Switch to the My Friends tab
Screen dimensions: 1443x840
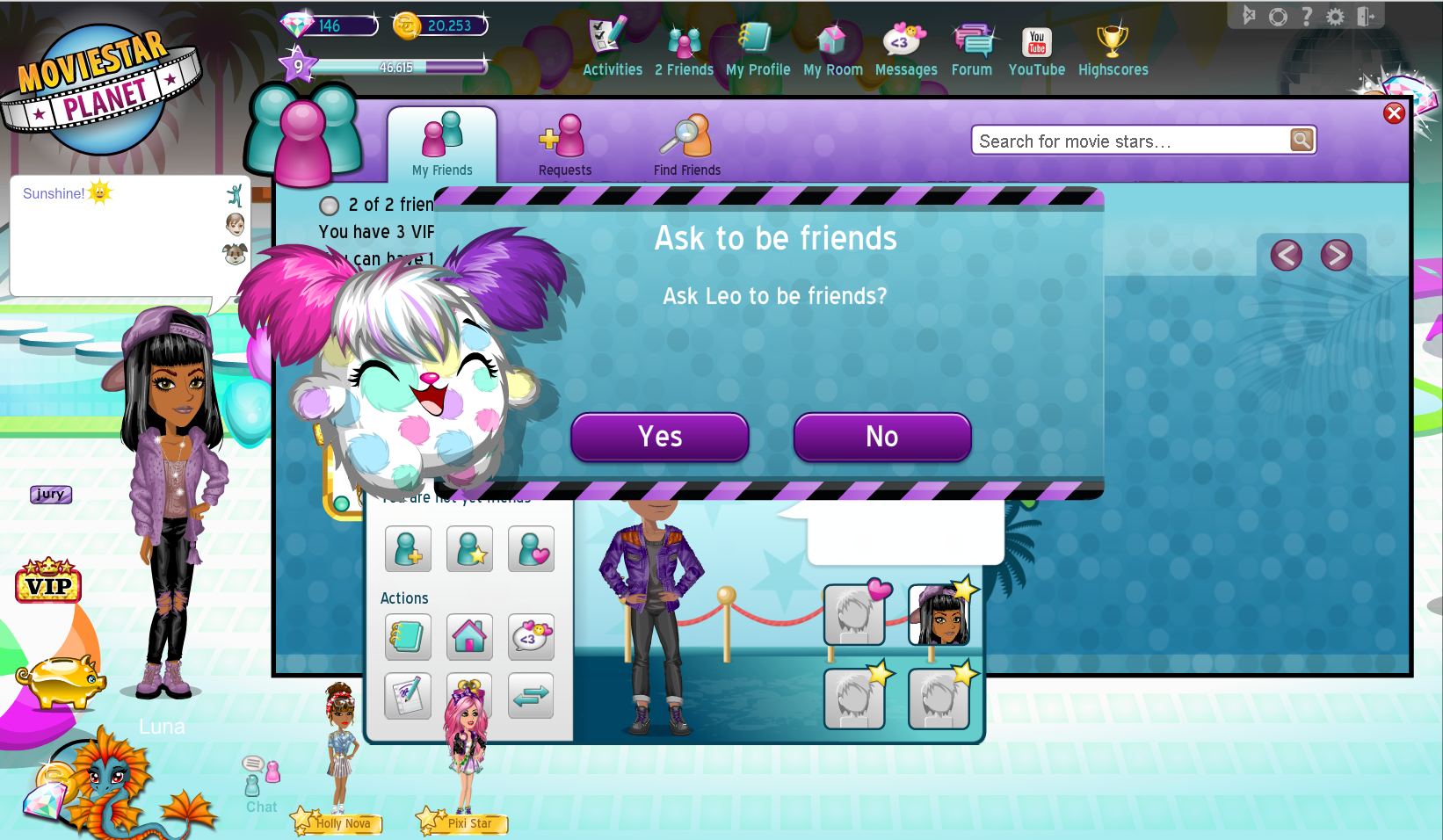[x=442, y=145]
